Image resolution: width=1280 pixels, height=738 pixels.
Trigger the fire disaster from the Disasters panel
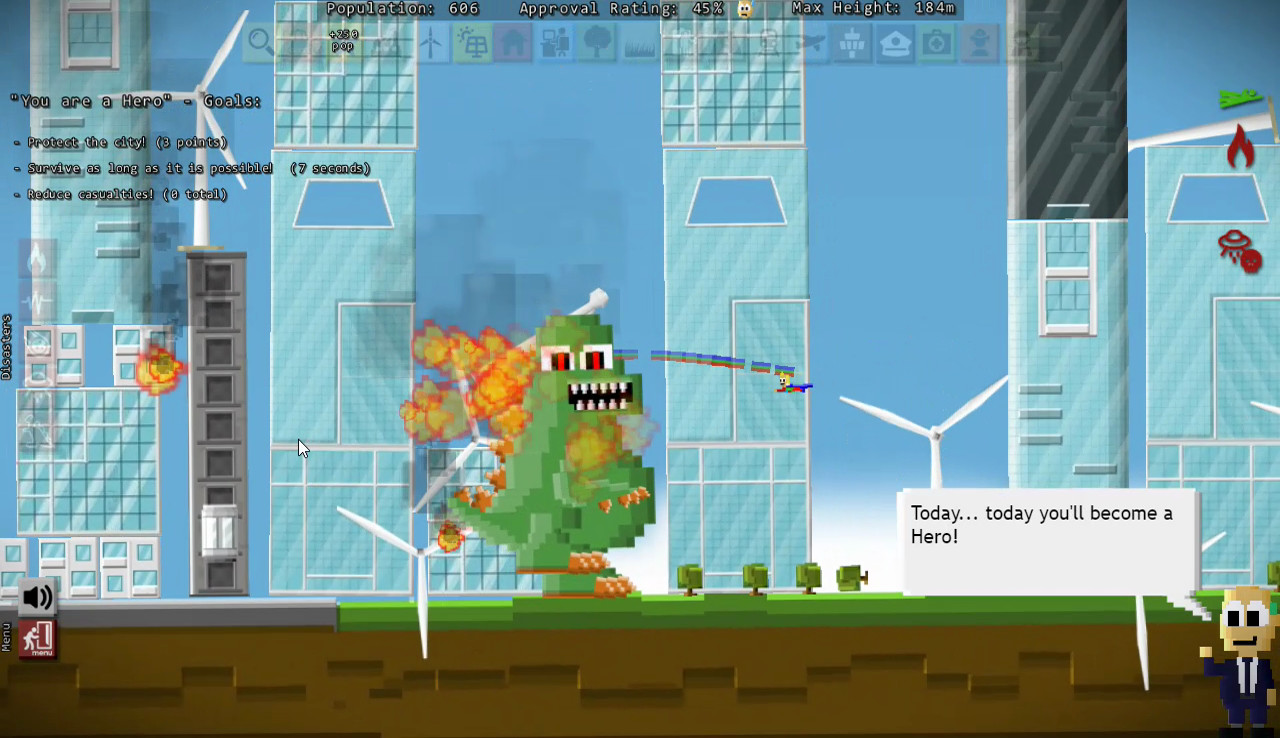(x=35, y=259)
